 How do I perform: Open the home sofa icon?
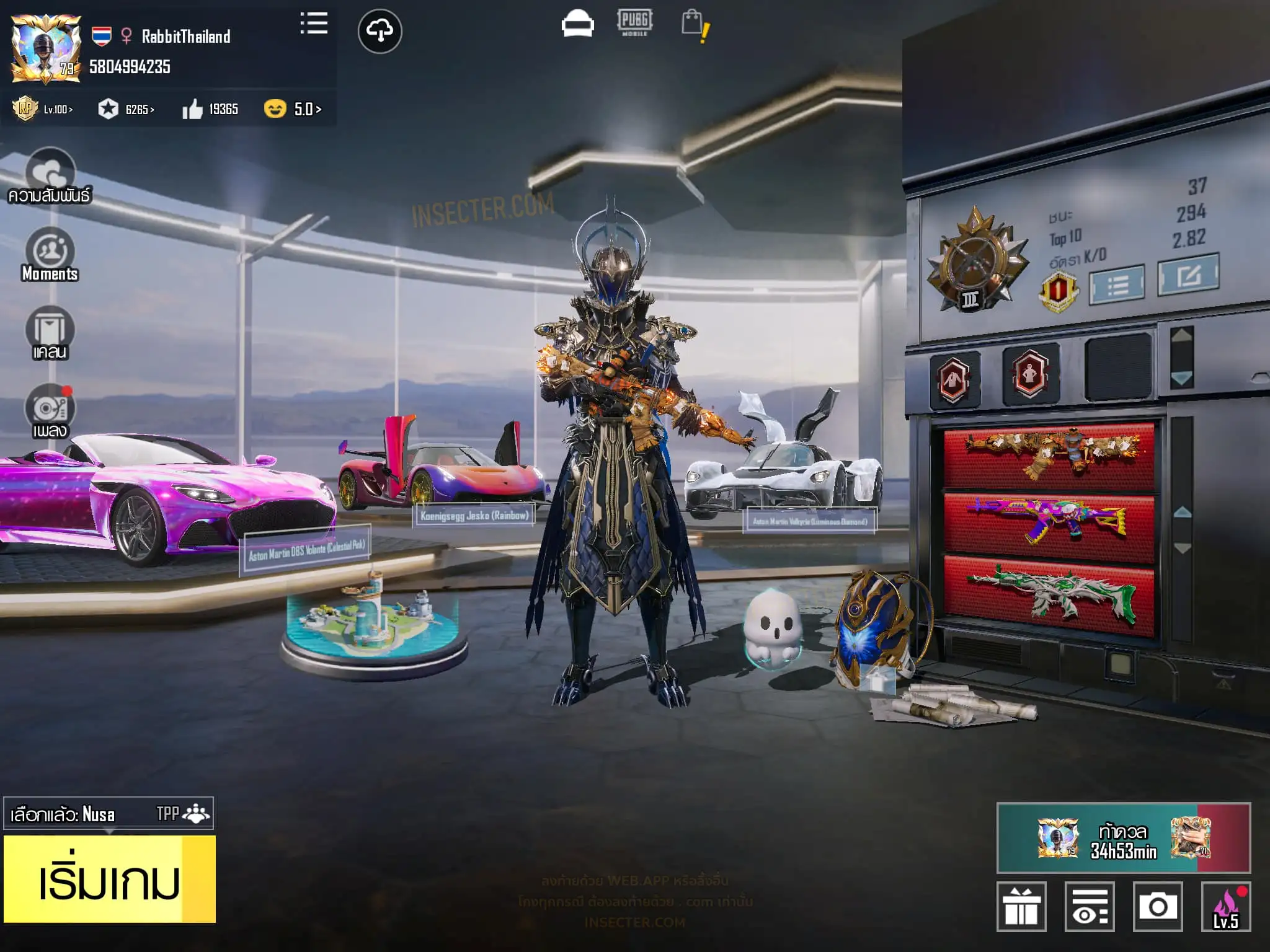click(577, 25)
